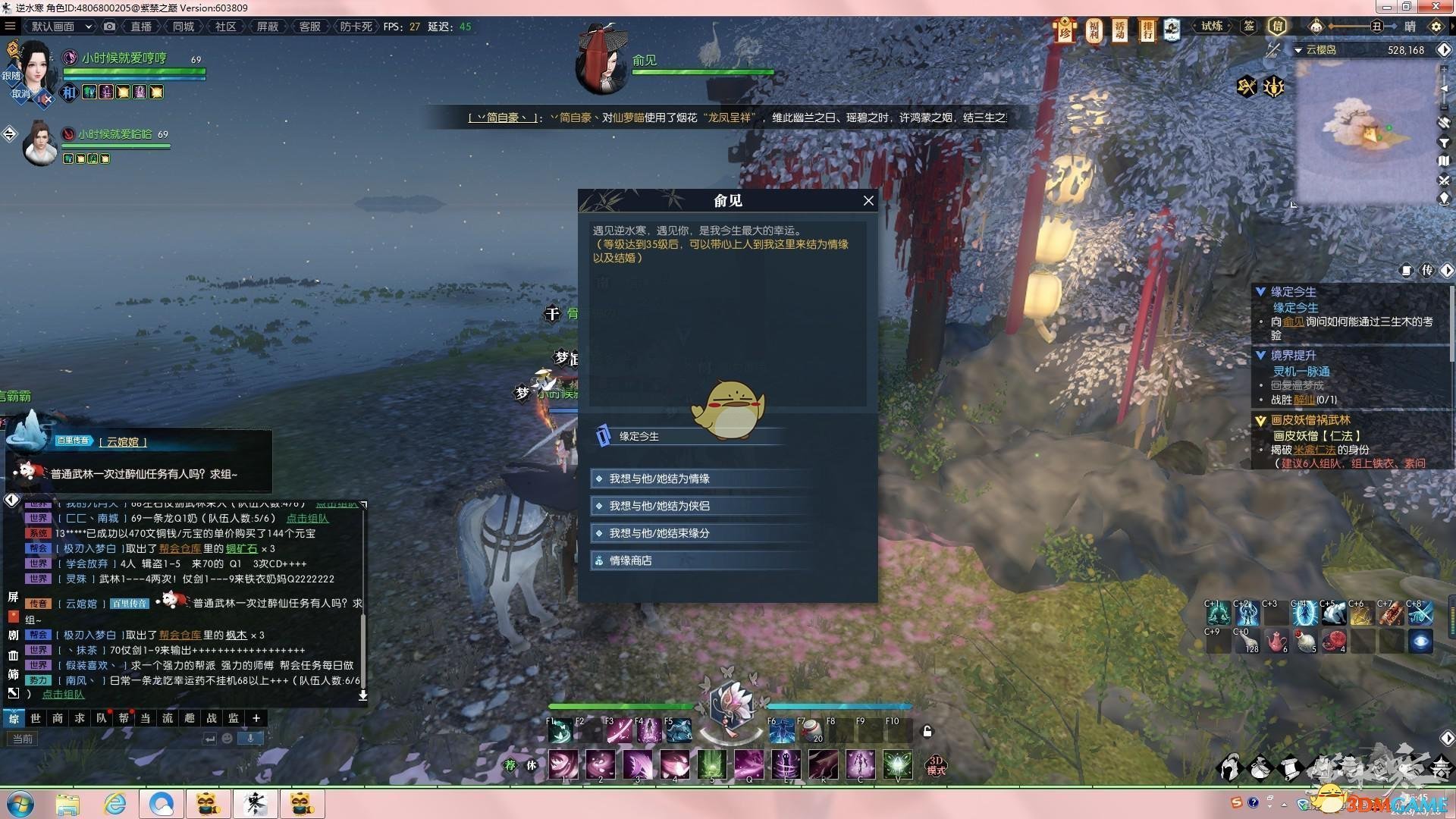Close the 俞见 dialogue window
The image size is (1456, 819).
[x=868, y=201]
